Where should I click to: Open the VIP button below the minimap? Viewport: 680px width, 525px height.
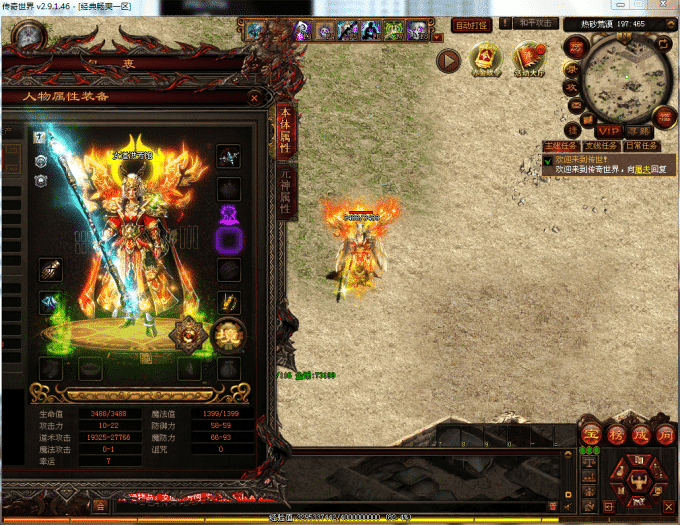609,131
